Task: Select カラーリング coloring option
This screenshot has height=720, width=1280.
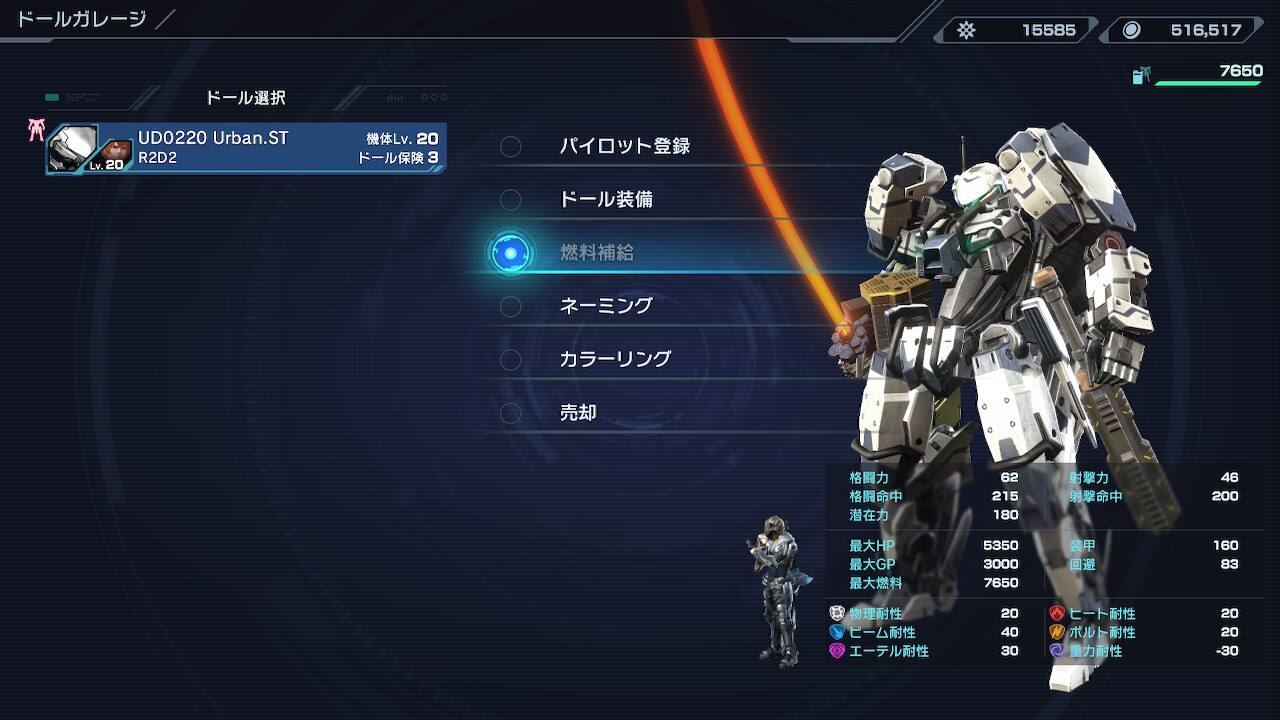Action: coord(615,359)
